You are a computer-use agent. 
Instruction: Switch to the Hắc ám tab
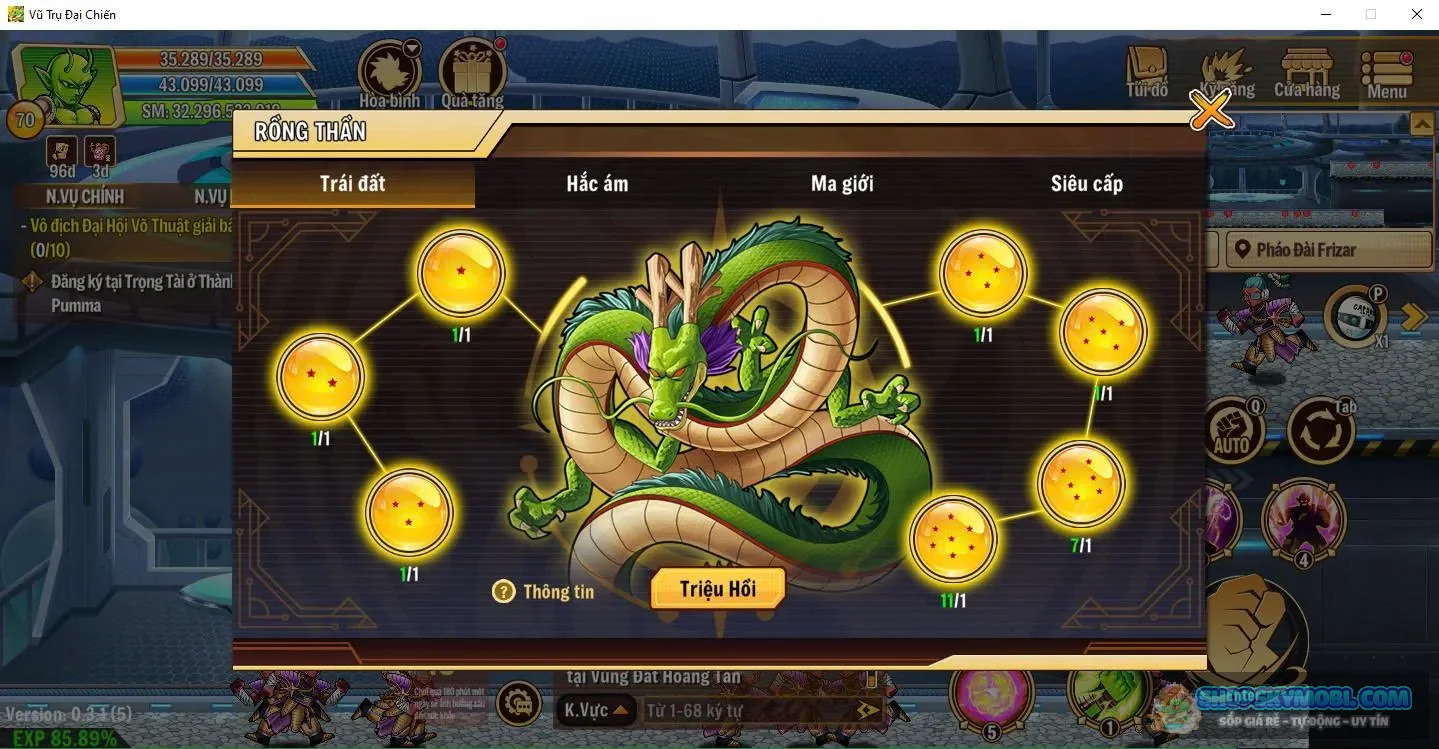[x=595, y=184]
